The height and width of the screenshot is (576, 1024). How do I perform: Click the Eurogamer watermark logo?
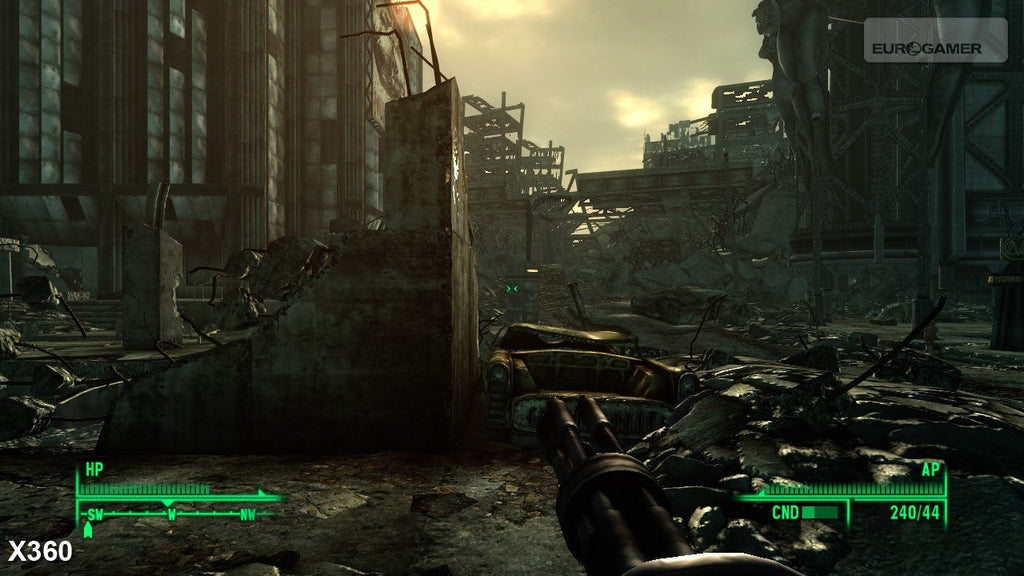934,46
